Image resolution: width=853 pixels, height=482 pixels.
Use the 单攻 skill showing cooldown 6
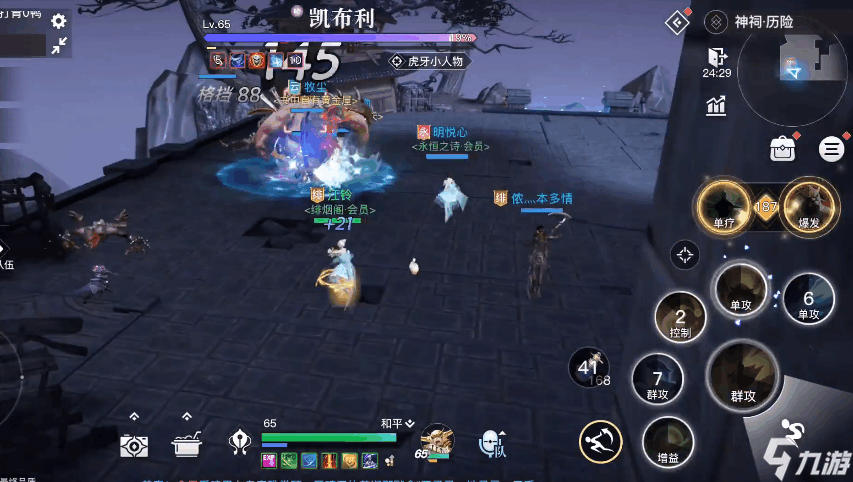click(x=808, y=298)
